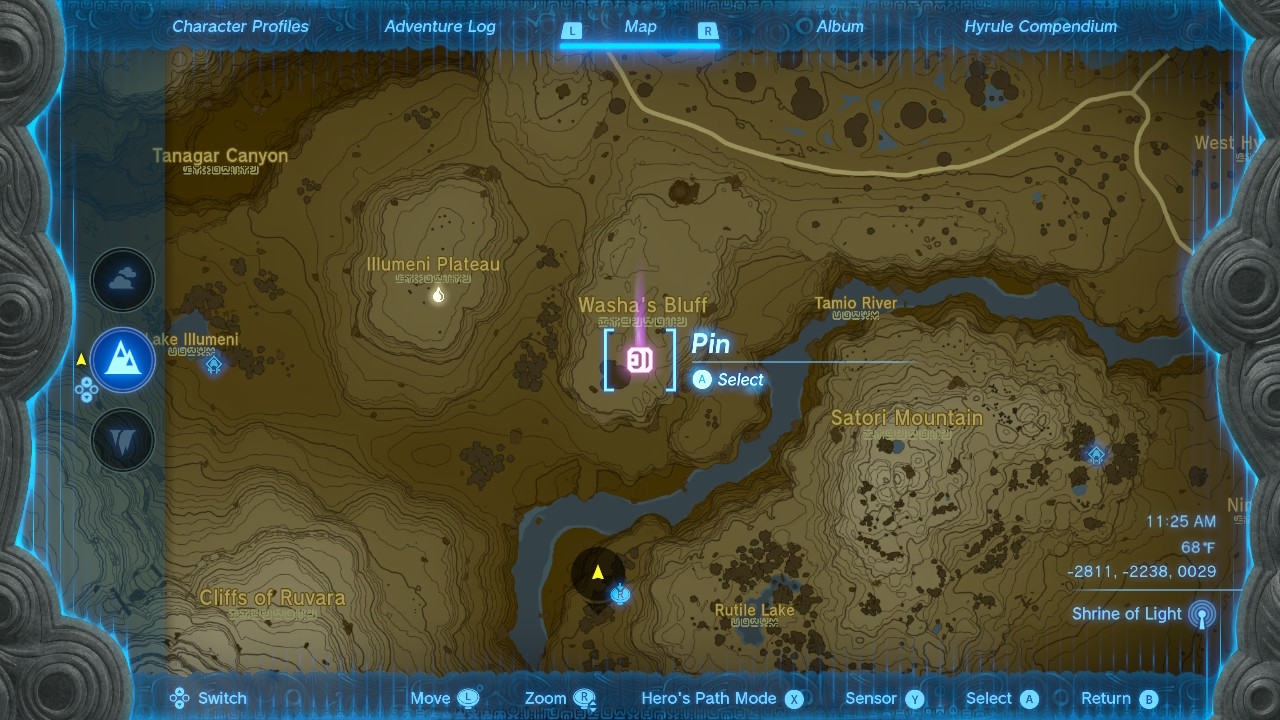The width and height of the screenshot is (1280, 720).
Task: Select the sky map layer icon
Action: tap(122, 280)
